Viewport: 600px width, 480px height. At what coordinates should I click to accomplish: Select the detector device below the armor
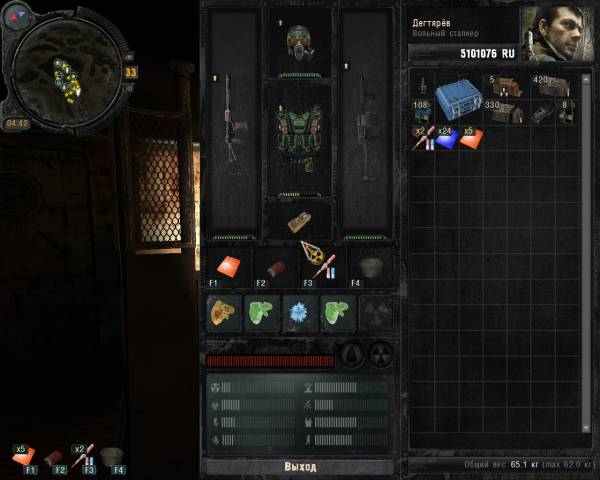pyautogui.click(x=299, y=221)
